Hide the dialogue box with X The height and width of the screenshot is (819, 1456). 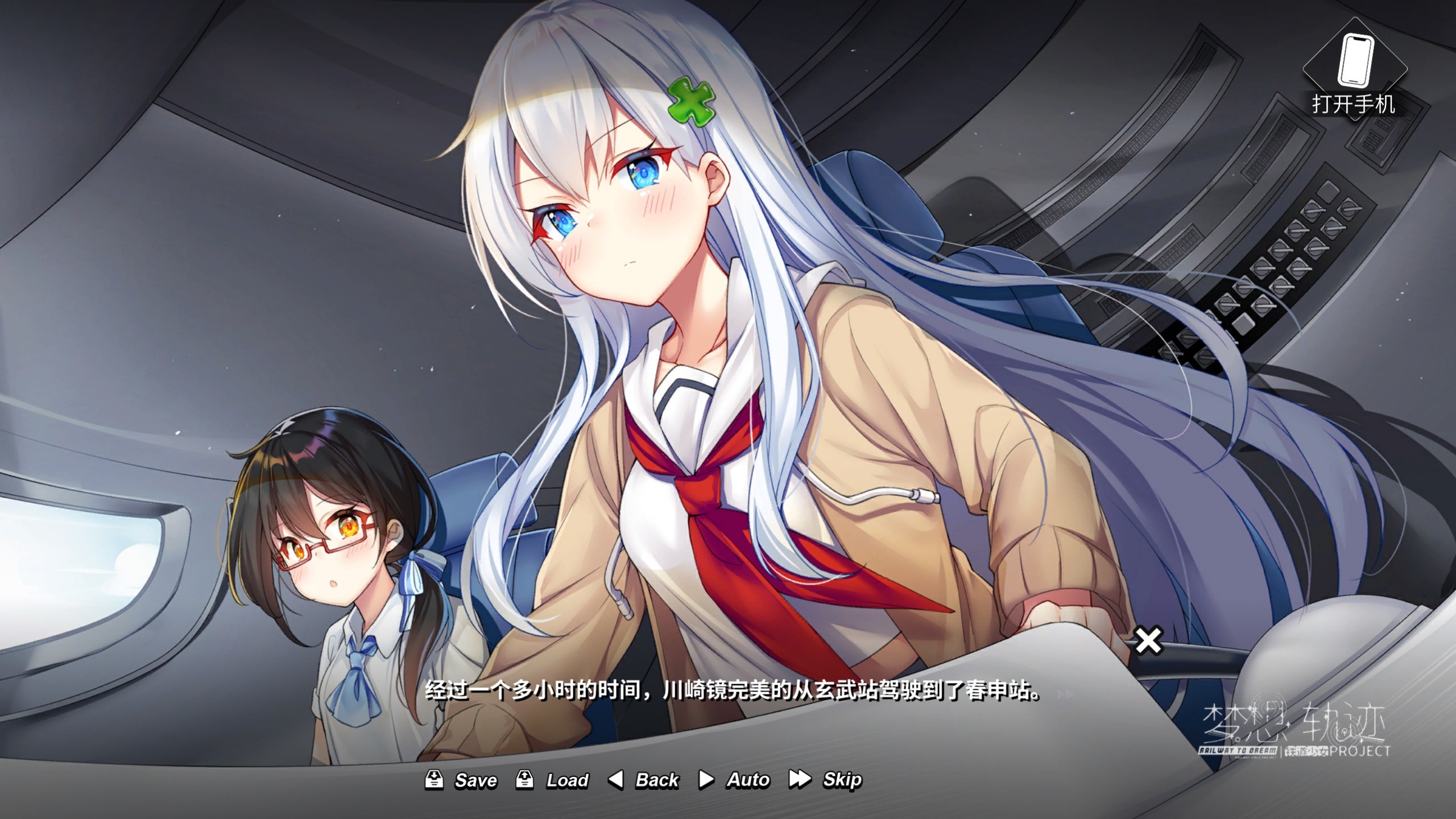(1148, 641)
